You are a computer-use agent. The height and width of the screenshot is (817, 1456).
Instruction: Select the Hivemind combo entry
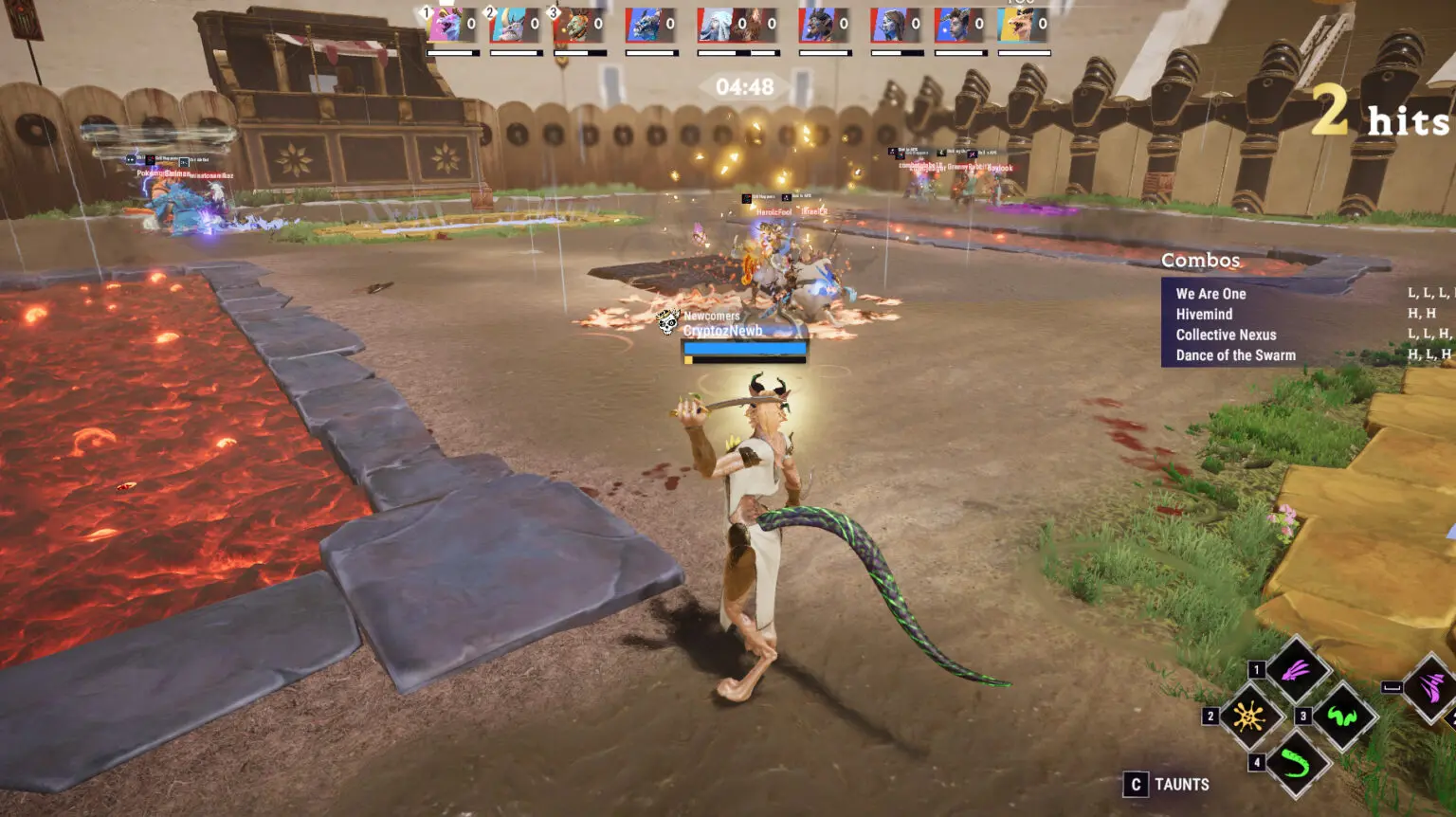(1204, 315)
